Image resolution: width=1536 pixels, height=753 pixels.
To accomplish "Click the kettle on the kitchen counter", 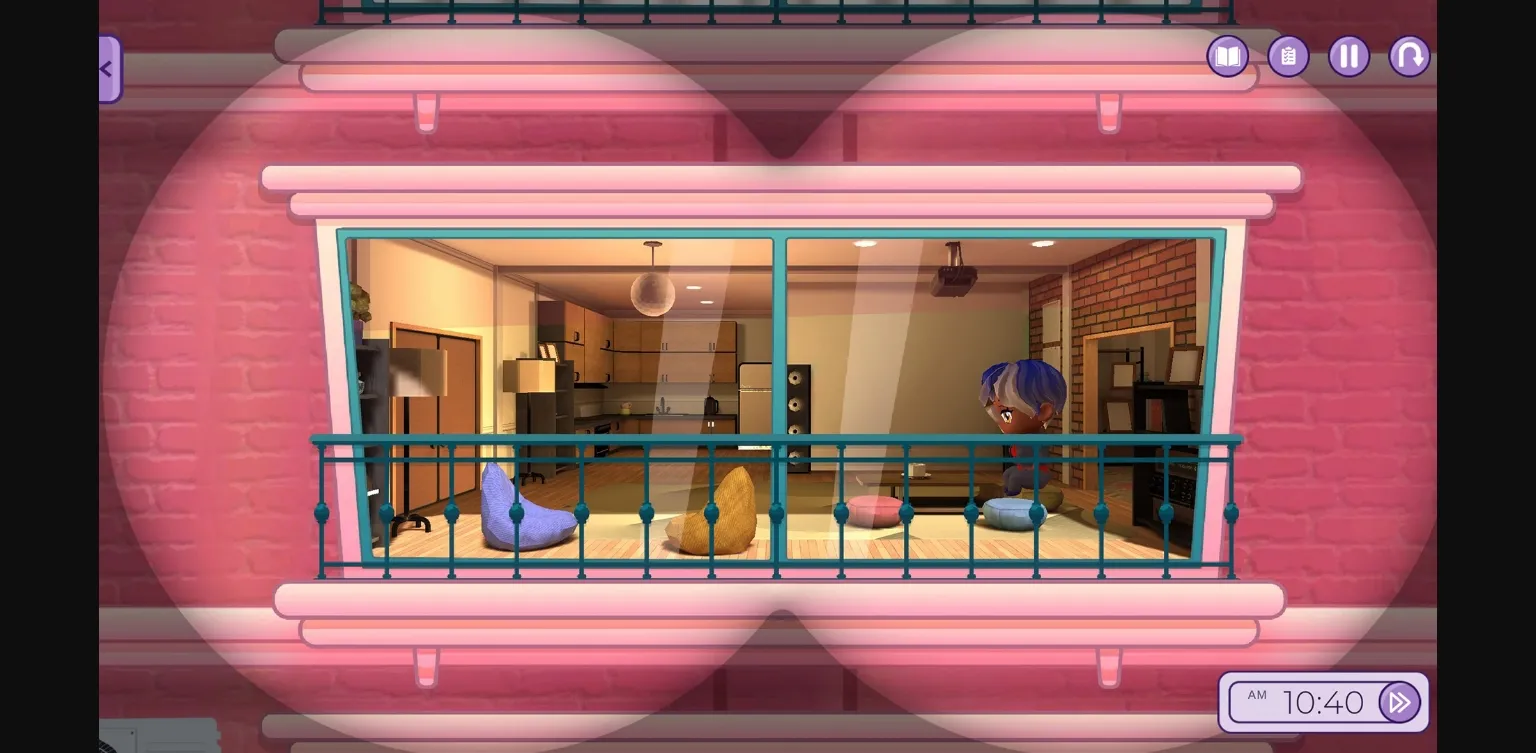I will (x=711, y=406).
